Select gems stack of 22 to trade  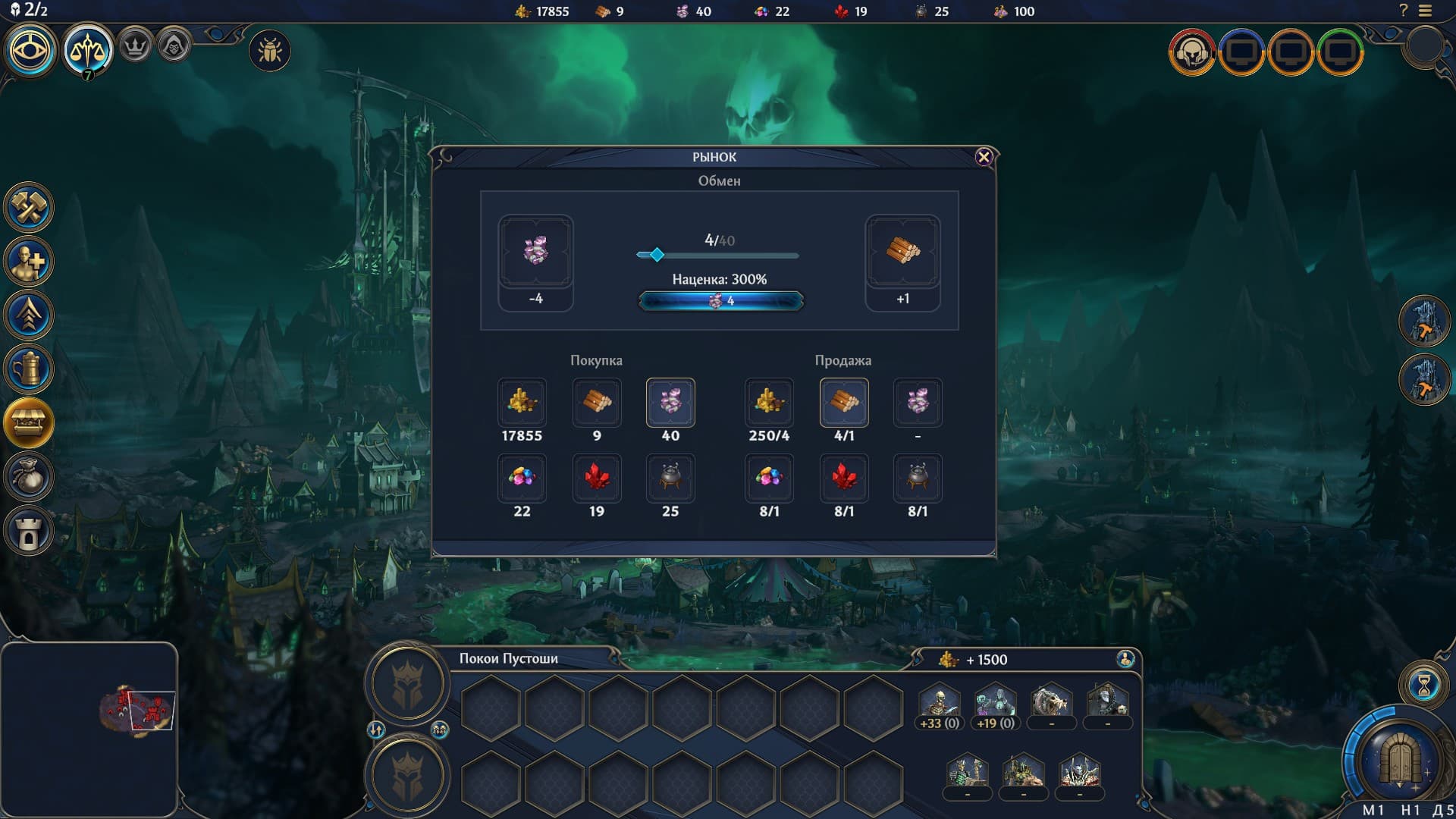(522, 478)
